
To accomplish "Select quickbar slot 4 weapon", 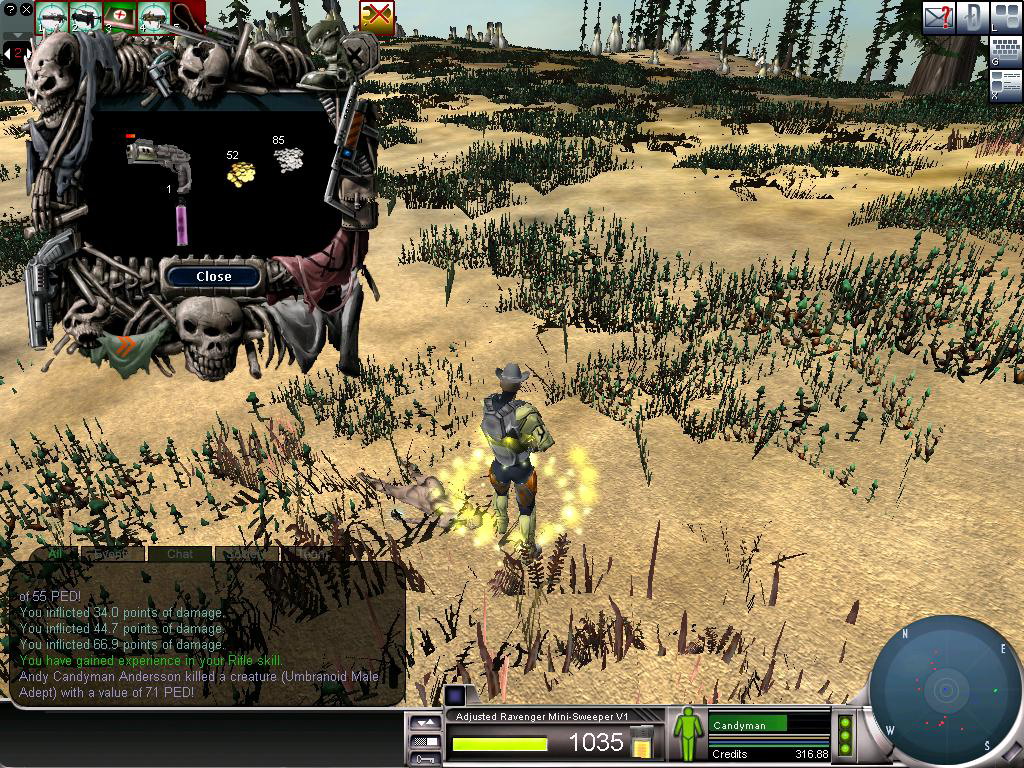I will pos(154,16).
